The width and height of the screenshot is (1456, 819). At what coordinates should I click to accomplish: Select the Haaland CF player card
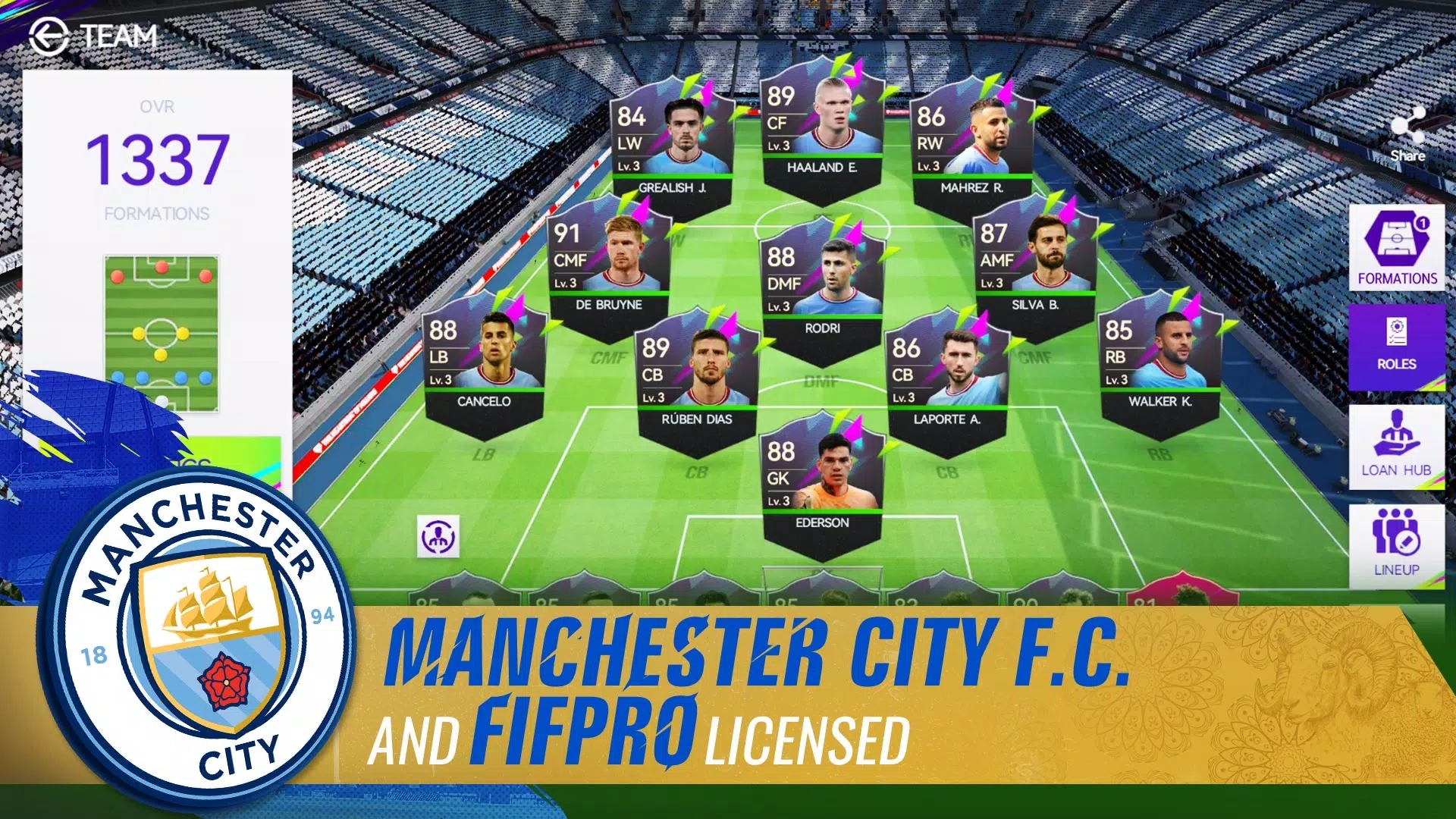point(822,129)
